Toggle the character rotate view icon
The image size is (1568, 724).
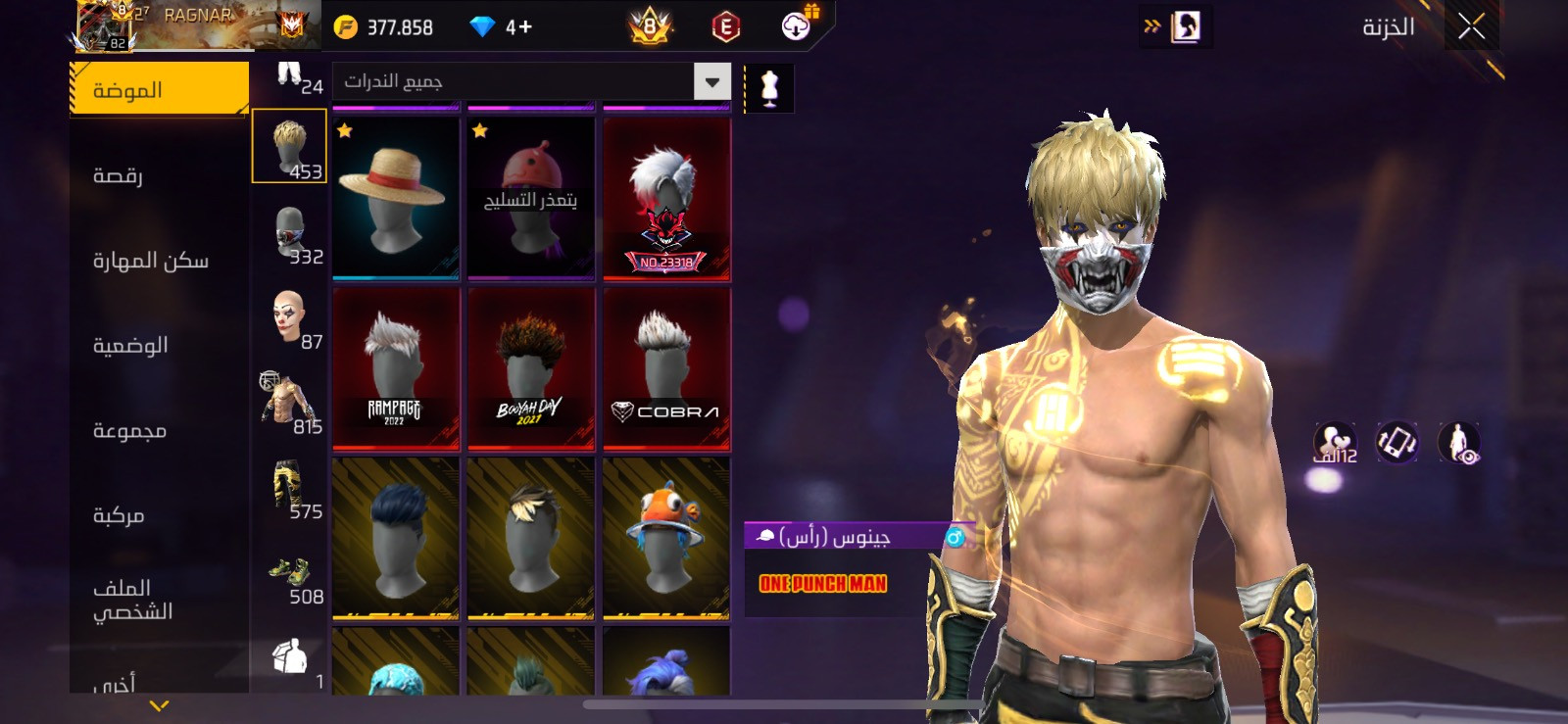coord(1396,442)
